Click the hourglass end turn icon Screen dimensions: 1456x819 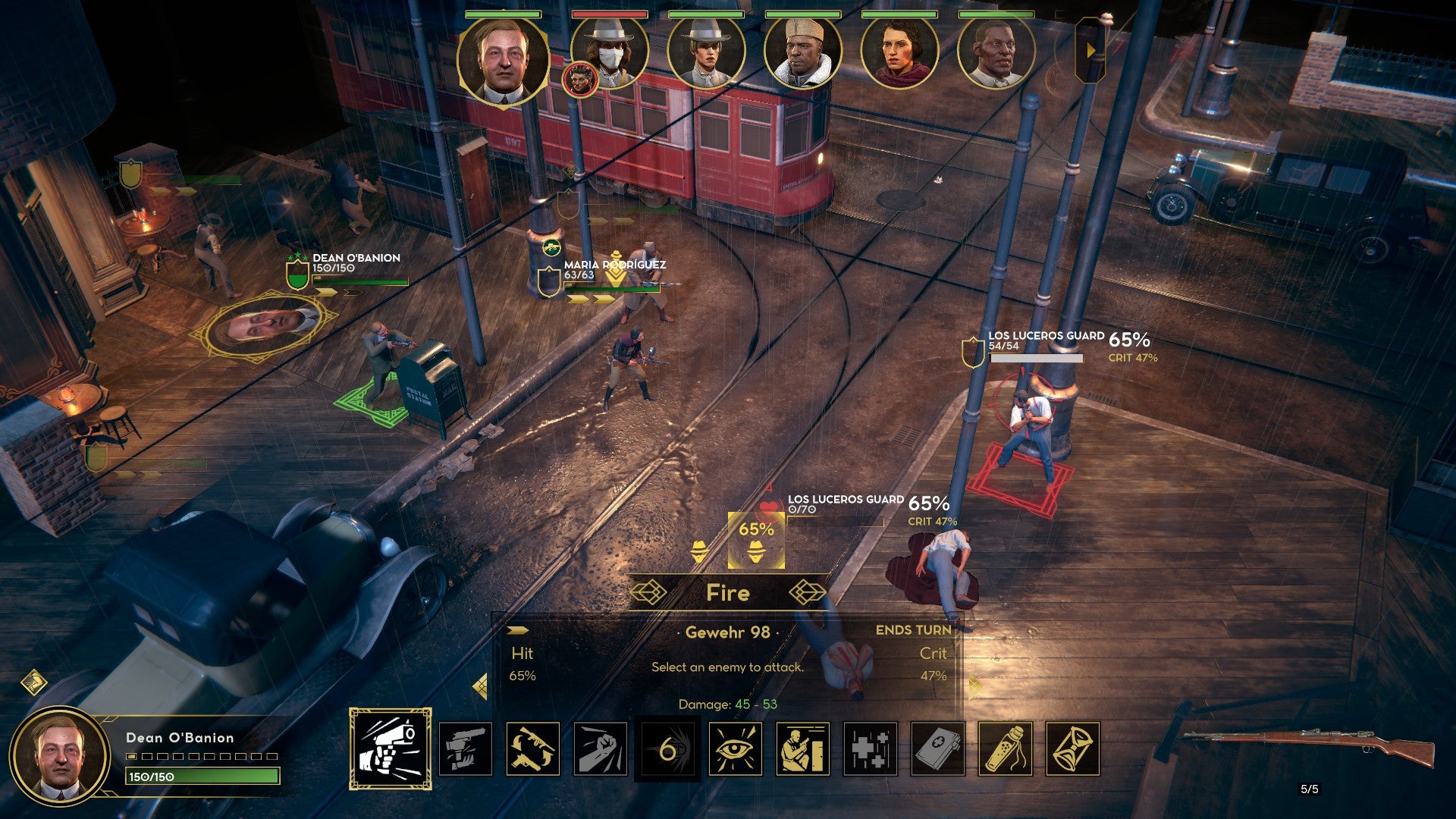[1073, 749]
